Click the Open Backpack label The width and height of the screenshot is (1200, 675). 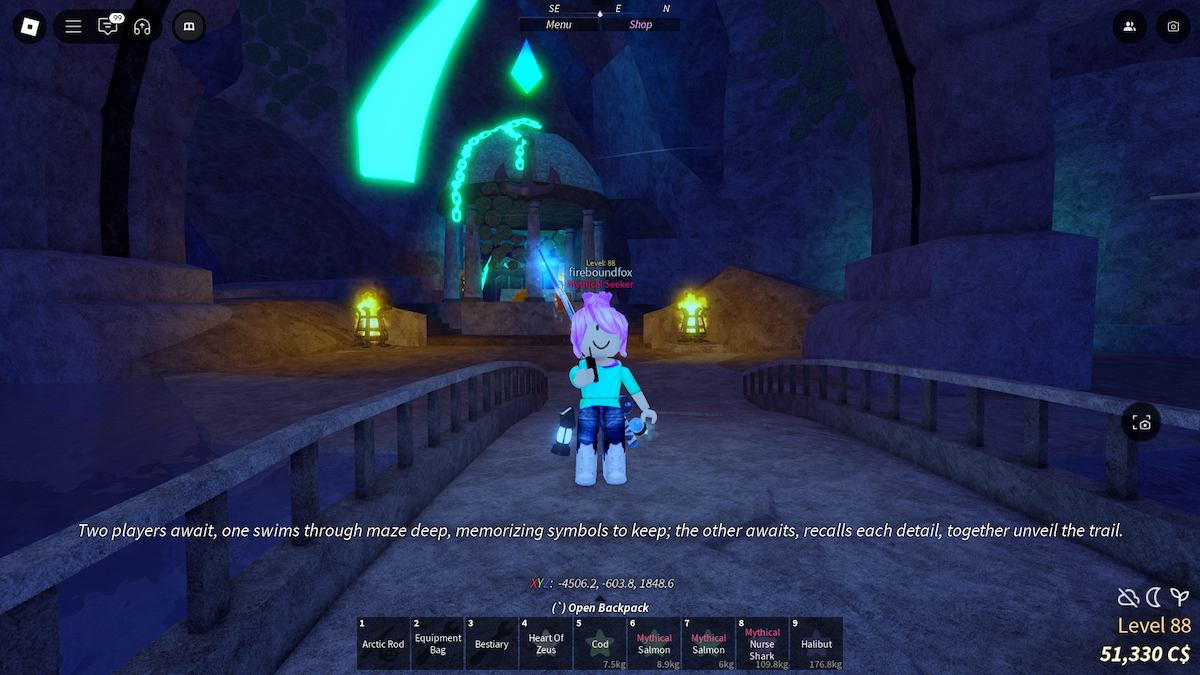tap(600, 607)
